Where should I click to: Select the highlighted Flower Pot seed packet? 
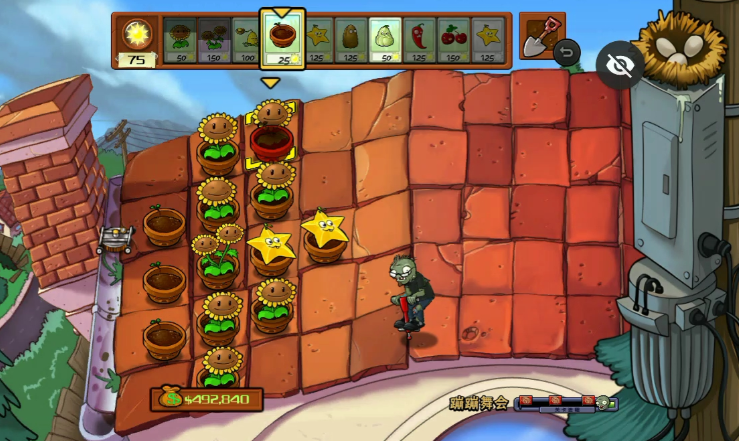point(282,40)
